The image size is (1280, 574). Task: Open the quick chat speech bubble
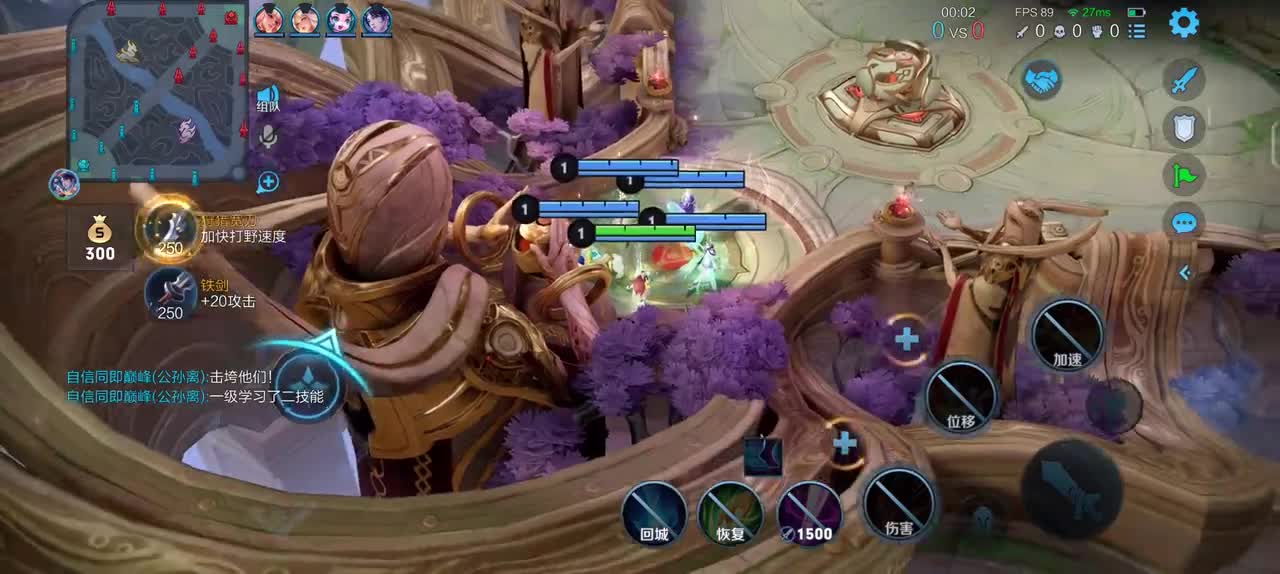tap(1184, 222)
